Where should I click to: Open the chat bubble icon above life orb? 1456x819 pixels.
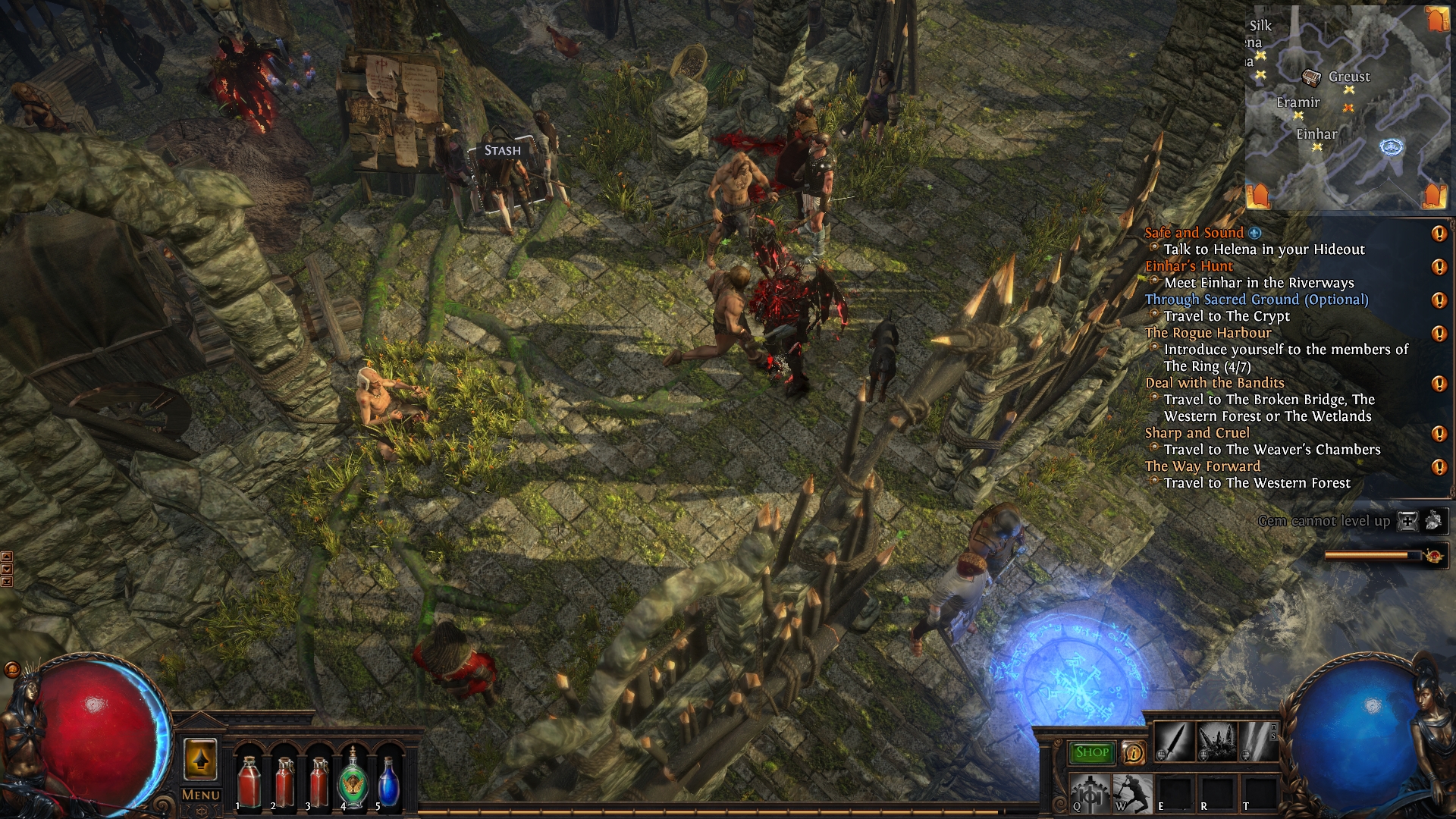pos(12,669)
